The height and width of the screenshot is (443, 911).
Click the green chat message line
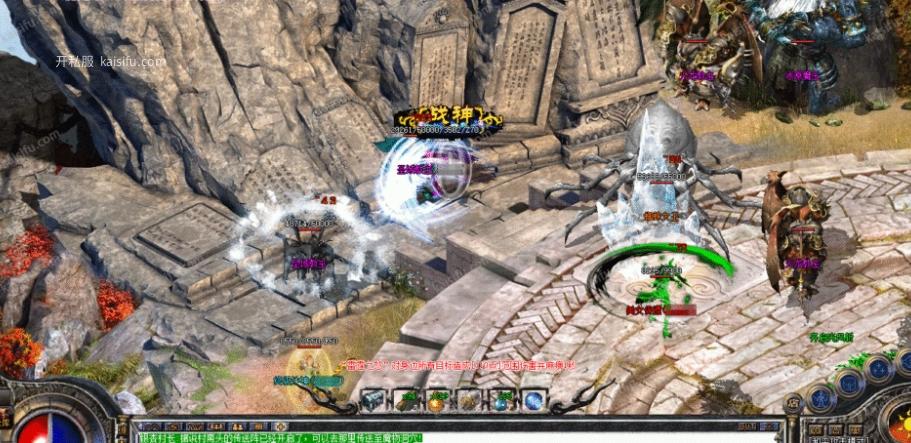click(x=280, y=437)
